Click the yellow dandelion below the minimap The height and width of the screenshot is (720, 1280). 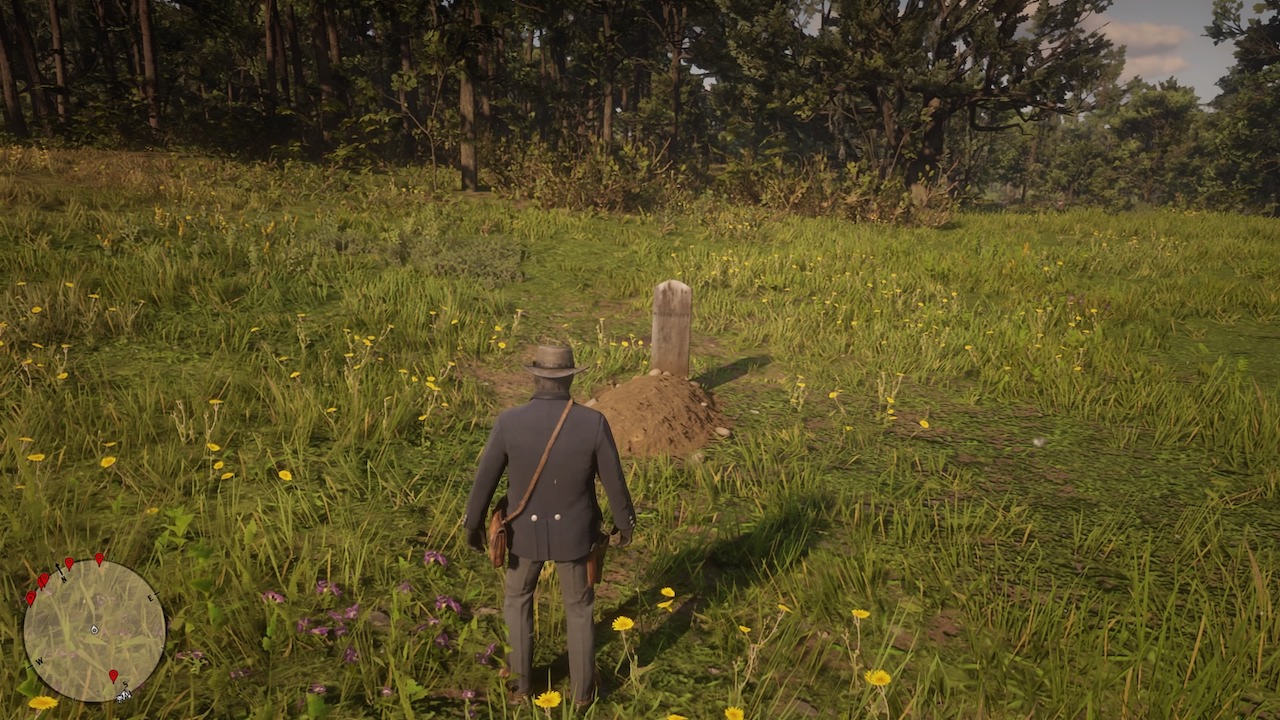42,704
